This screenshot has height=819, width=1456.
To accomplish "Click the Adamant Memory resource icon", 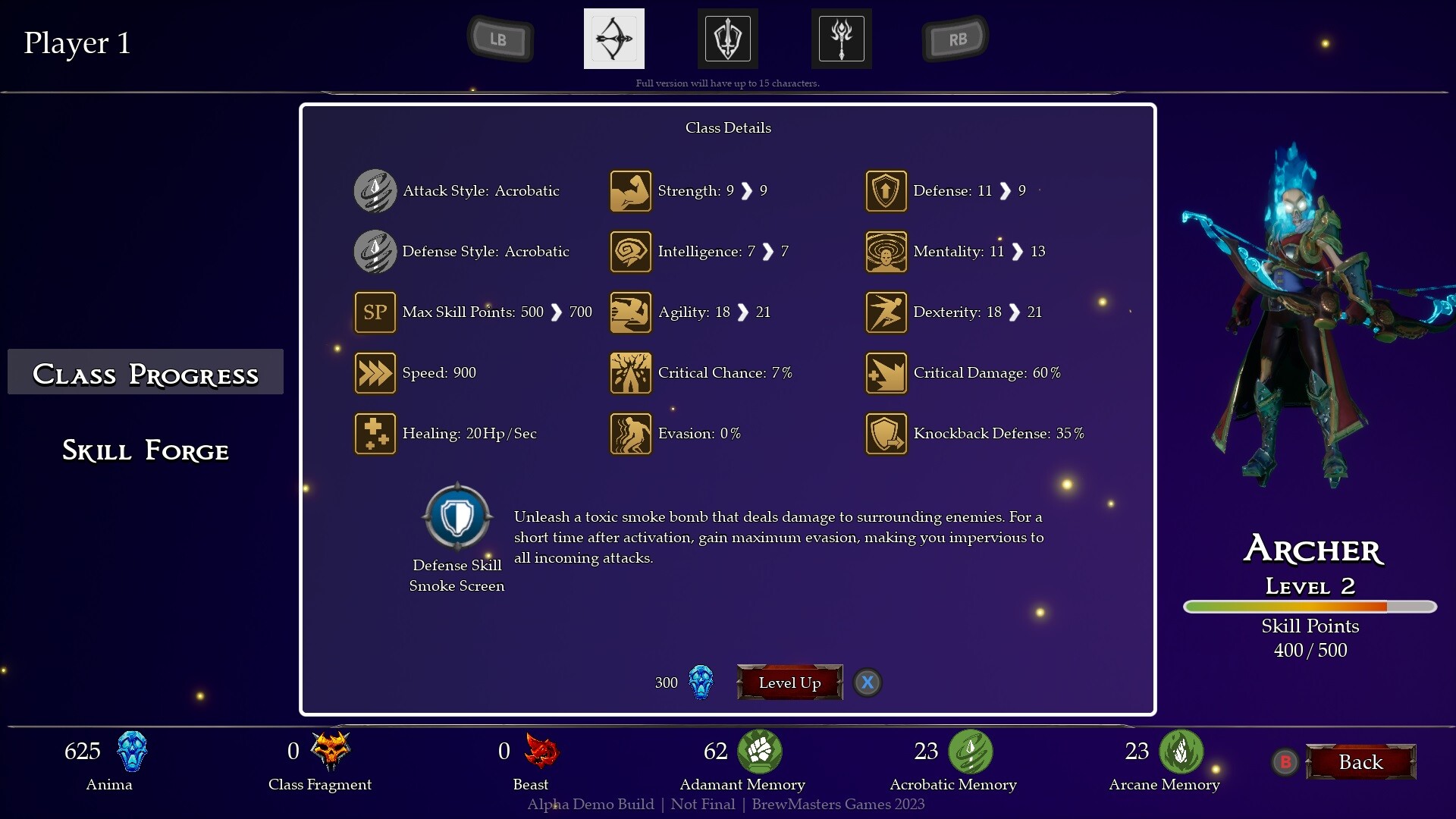I will [761, 752].
